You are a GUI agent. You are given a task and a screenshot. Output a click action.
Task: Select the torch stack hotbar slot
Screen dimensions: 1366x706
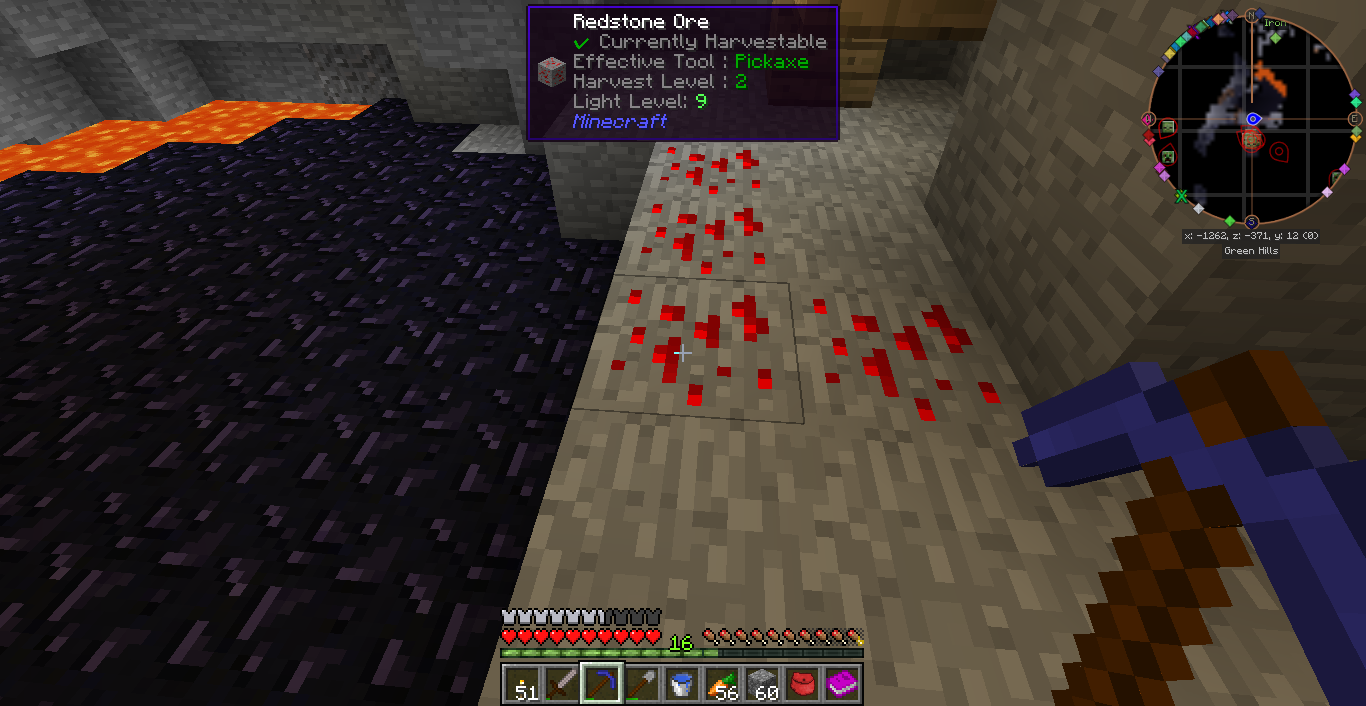522,684
